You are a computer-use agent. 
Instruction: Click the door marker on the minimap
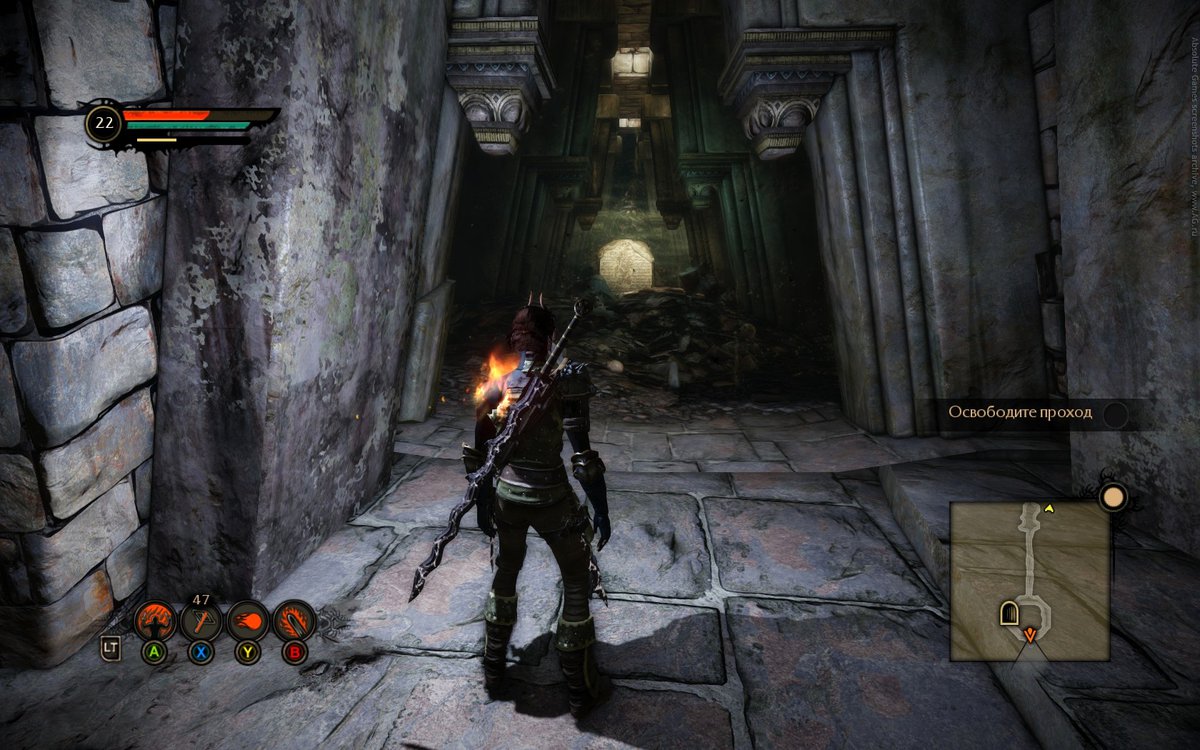coord(1009,613)
